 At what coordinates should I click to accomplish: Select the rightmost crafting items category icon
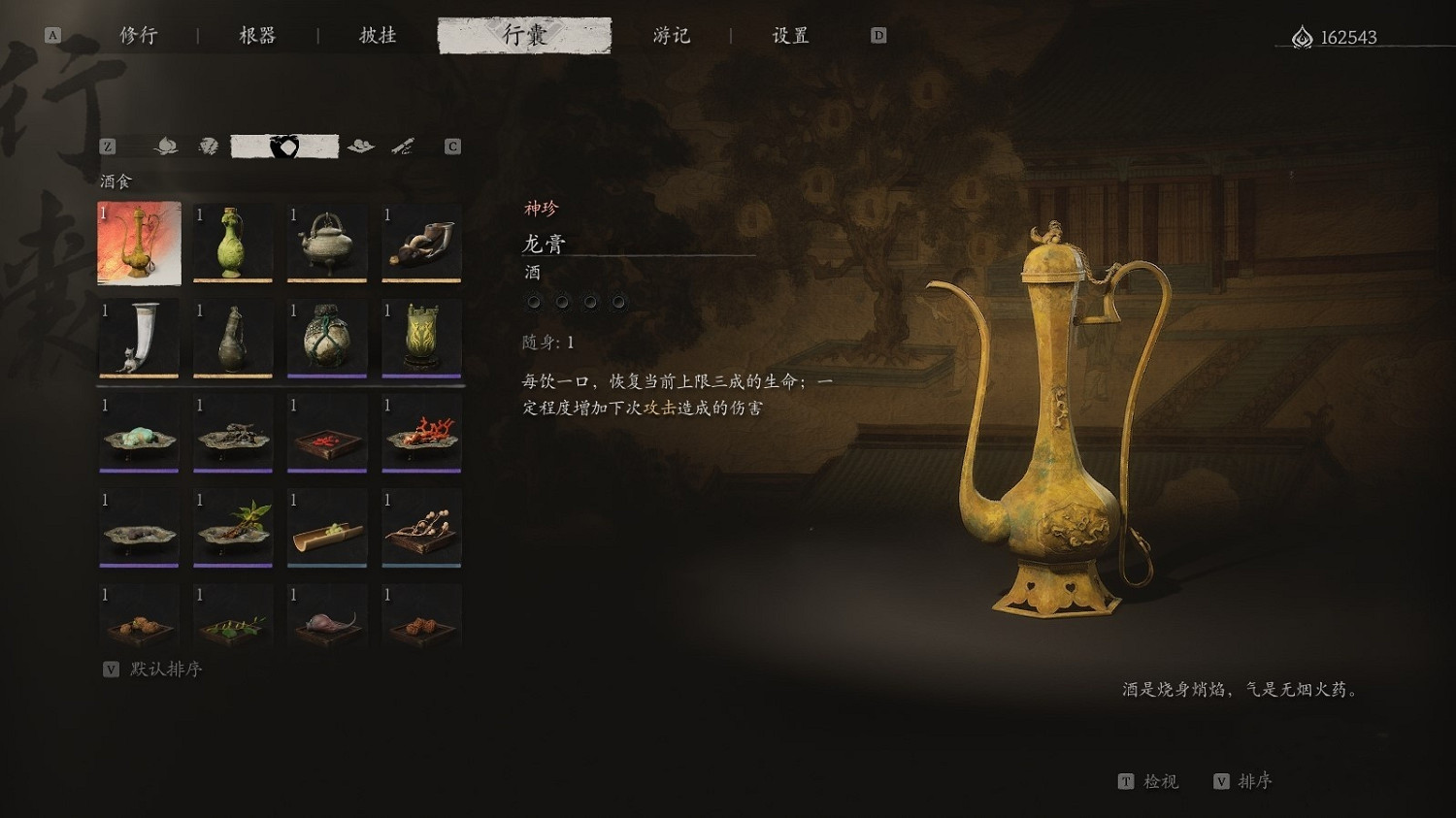click(403, 146)
